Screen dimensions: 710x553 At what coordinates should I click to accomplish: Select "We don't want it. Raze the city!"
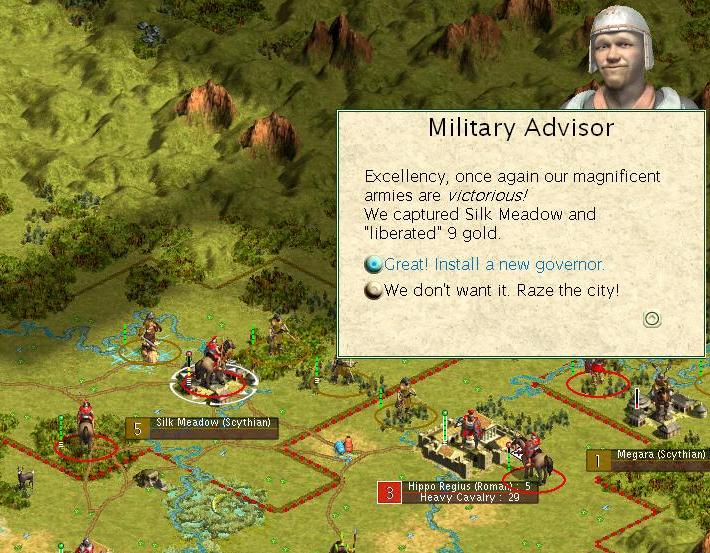coord(501,291)
